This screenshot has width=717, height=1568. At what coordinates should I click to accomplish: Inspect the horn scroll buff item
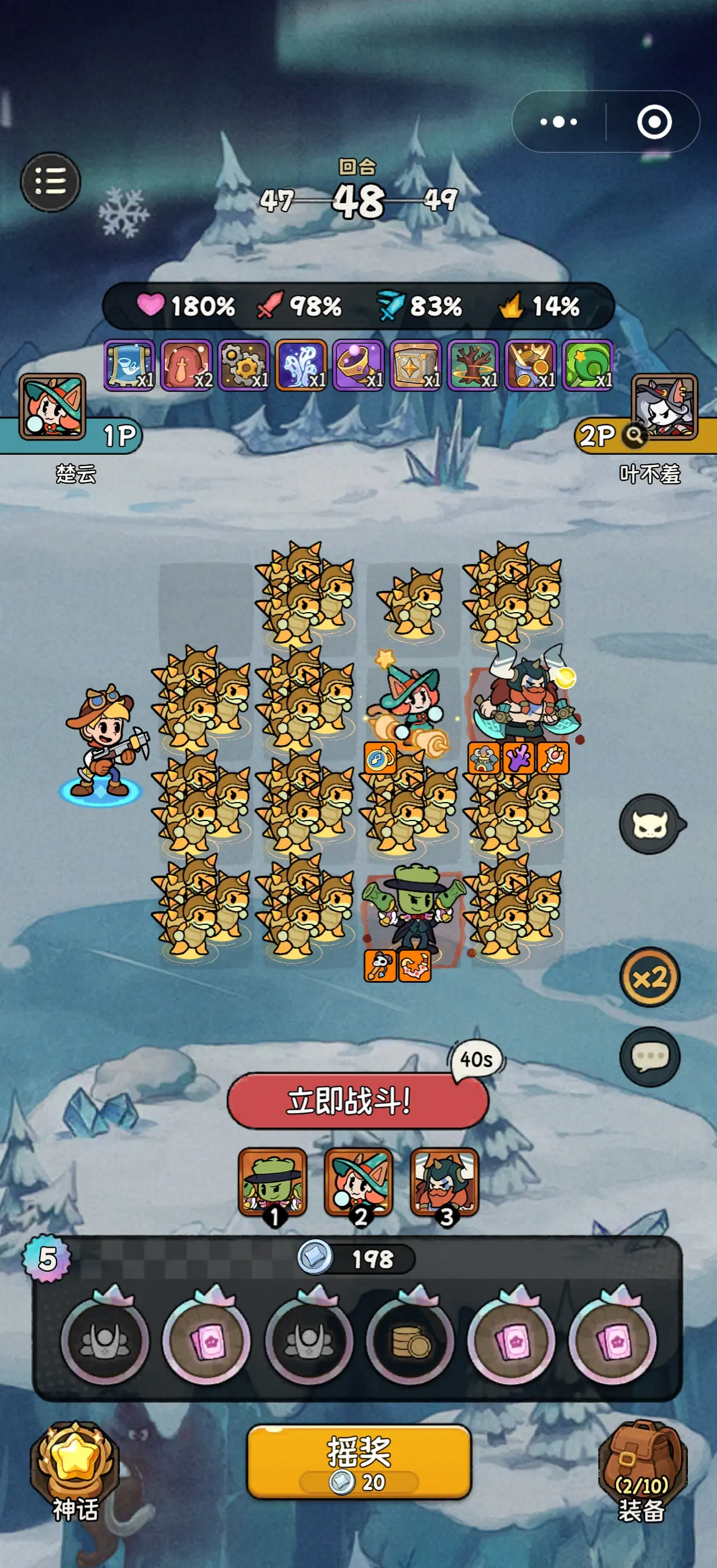coord(129,365)
